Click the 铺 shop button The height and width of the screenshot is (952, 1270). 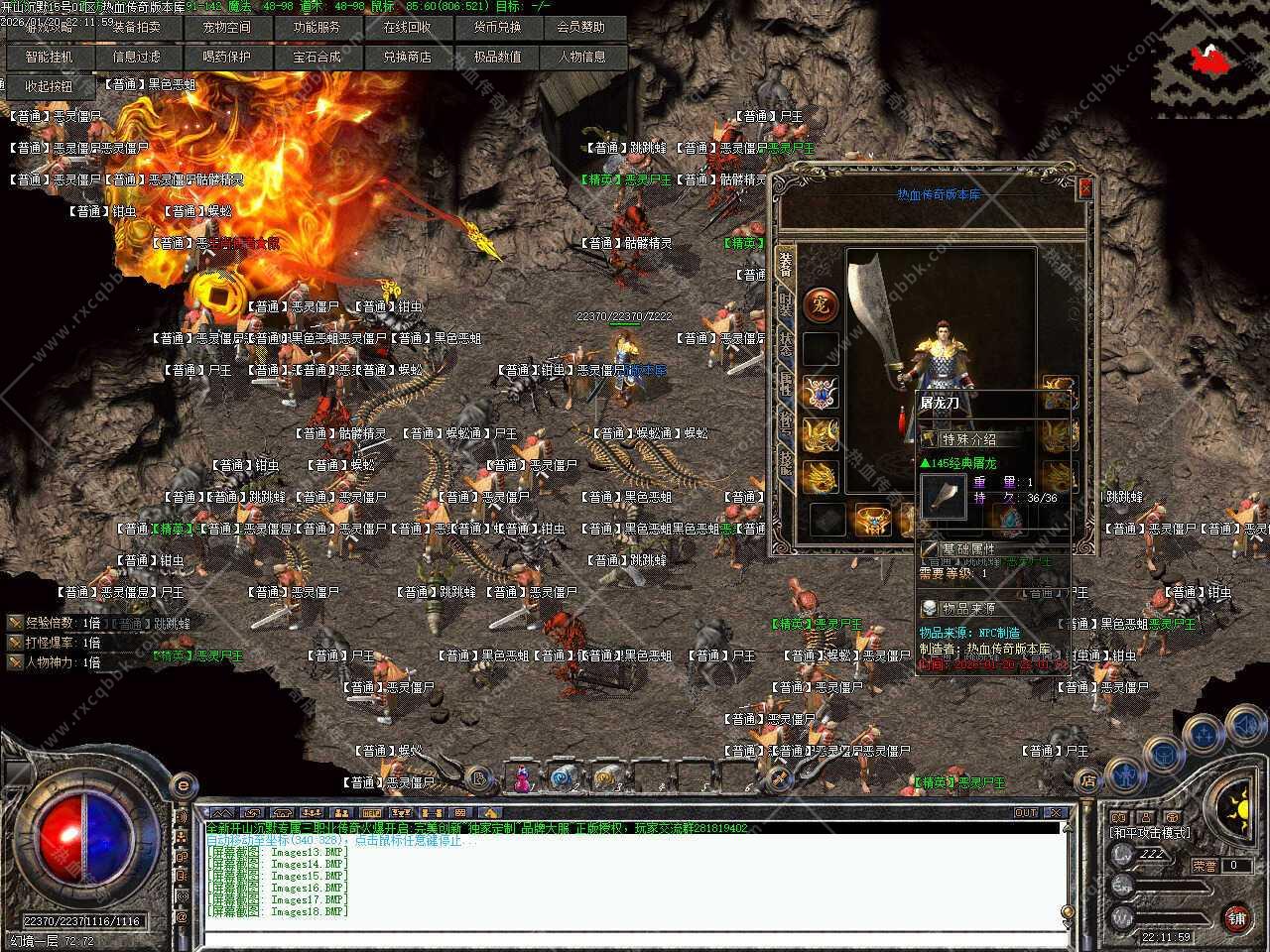coord(1236,917)
